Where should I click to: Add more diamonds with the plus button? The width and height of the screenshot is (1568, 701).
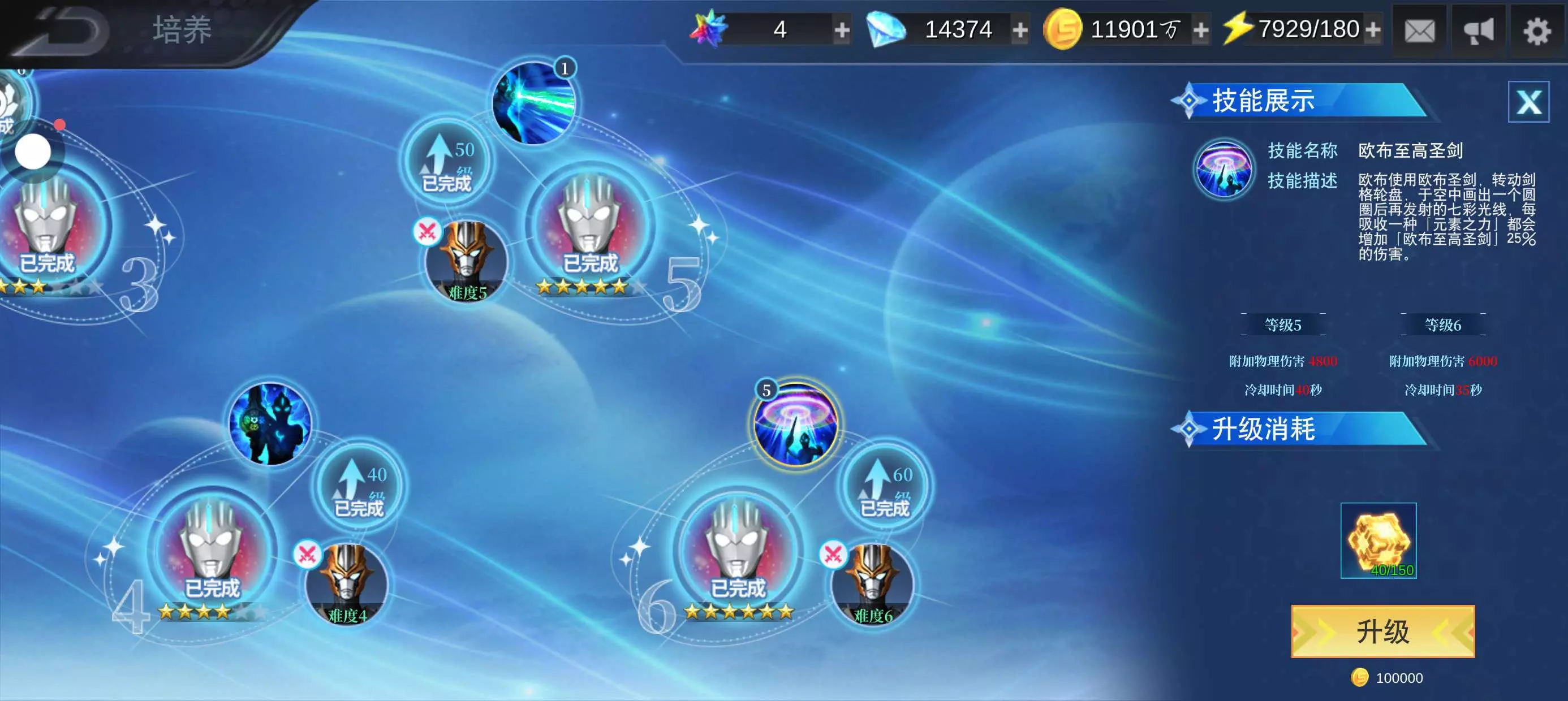point(1020,30)
